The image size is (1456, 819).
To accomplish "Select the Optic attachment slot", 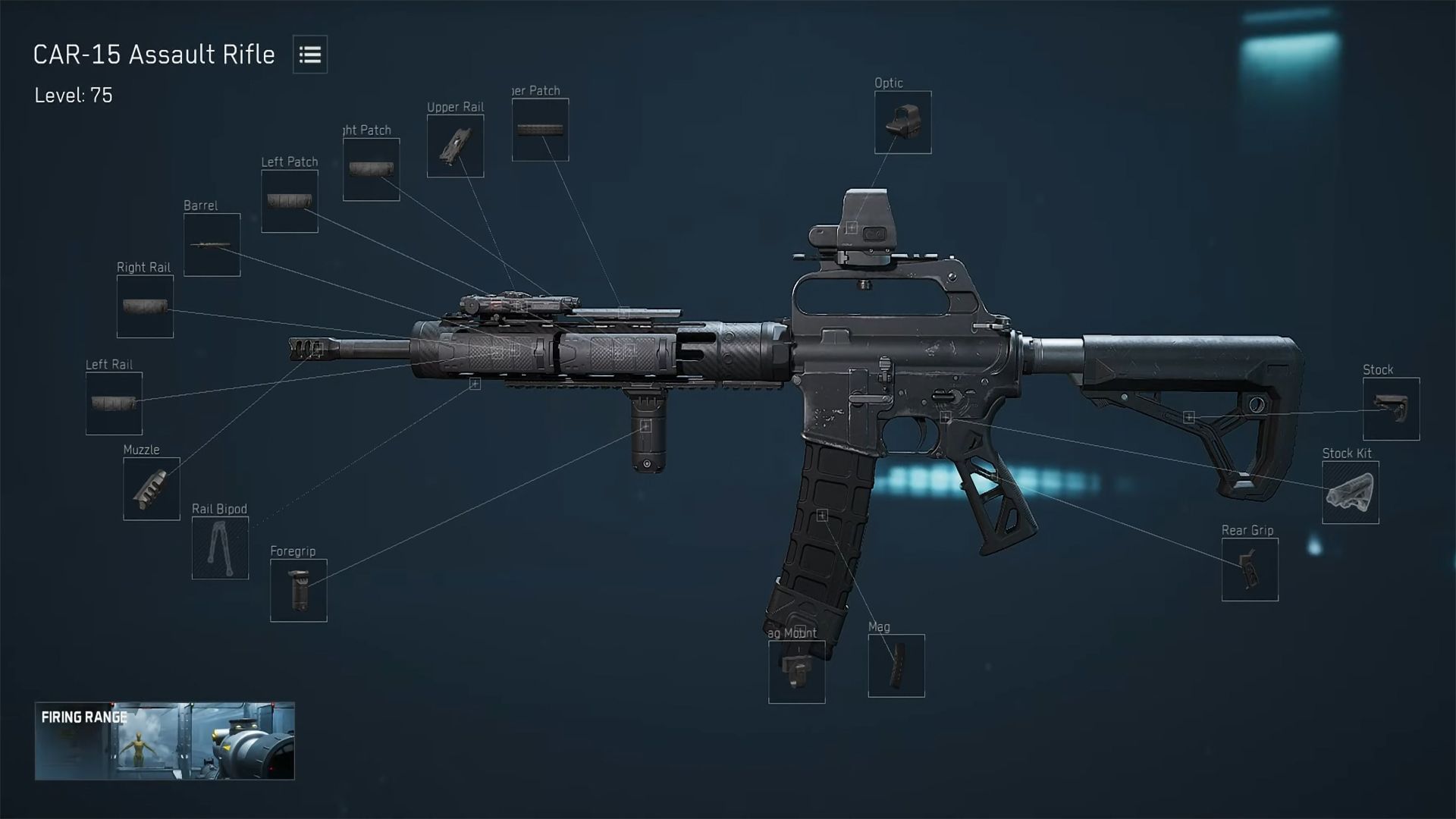I will point(902,123).
